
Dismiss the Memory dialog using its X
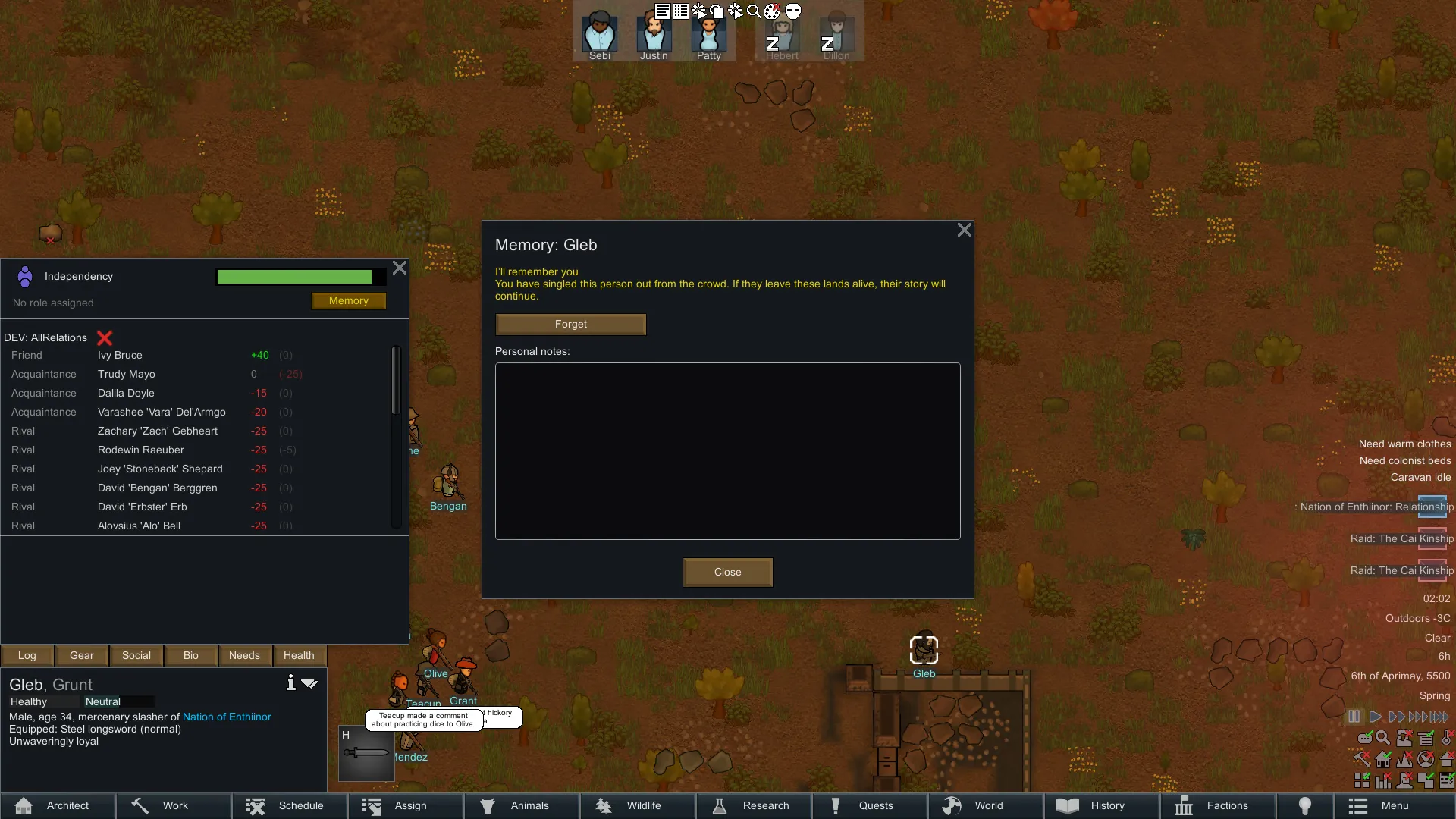[964, 230]
